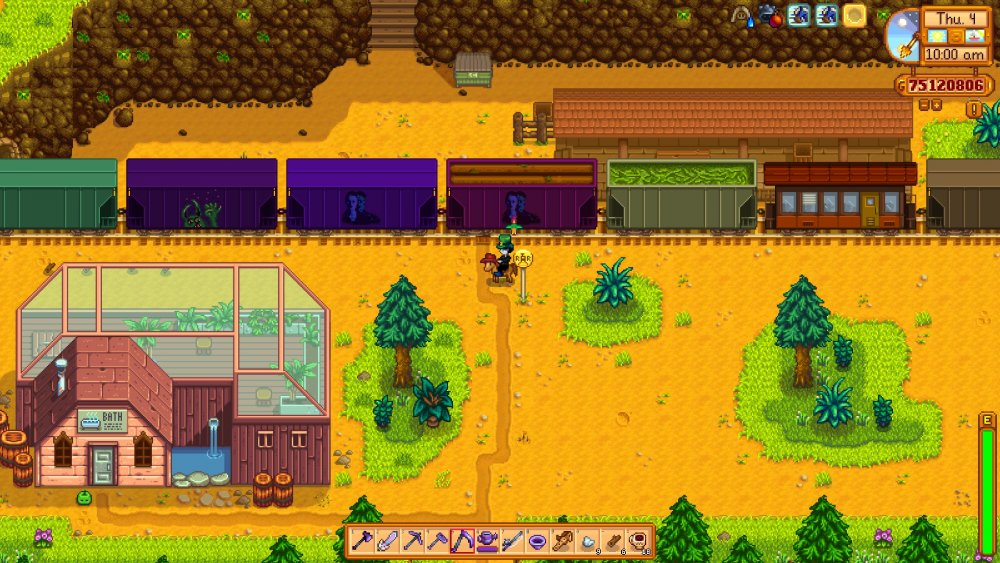Select the axe in the hotbar
The image size is (1000, 563).
(x=363, y=541)
